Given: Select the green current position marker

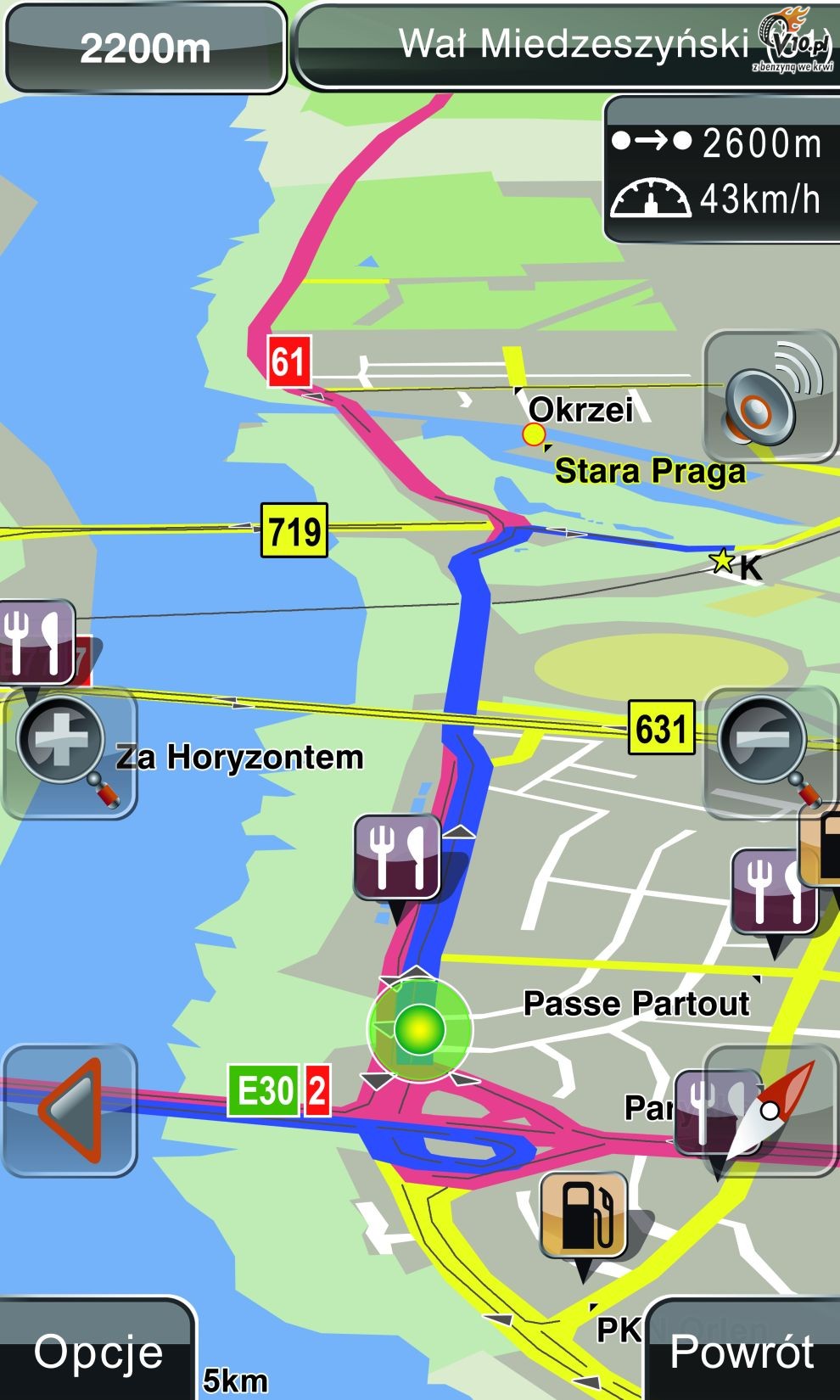Looking at the screenshot, I should tap(419, 1028).
